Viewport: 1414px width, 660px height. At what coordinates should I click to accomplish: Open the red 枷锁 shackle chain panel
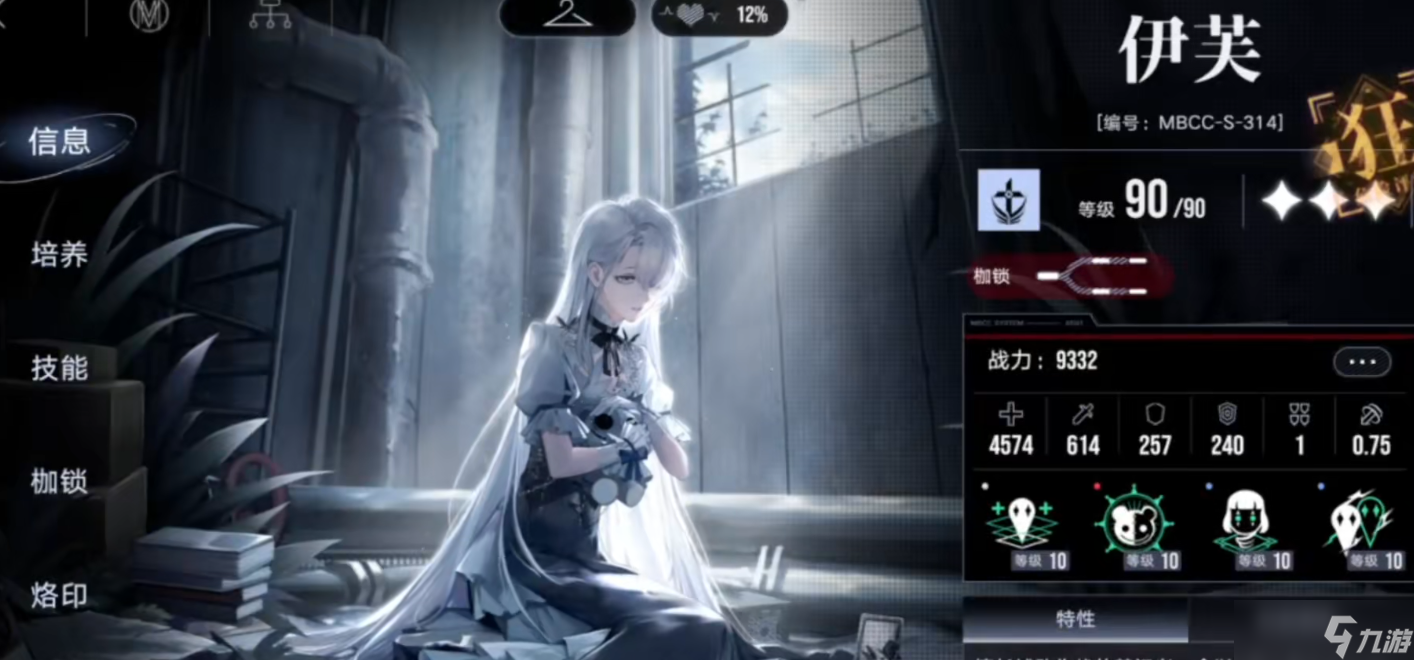point(1070,276)
